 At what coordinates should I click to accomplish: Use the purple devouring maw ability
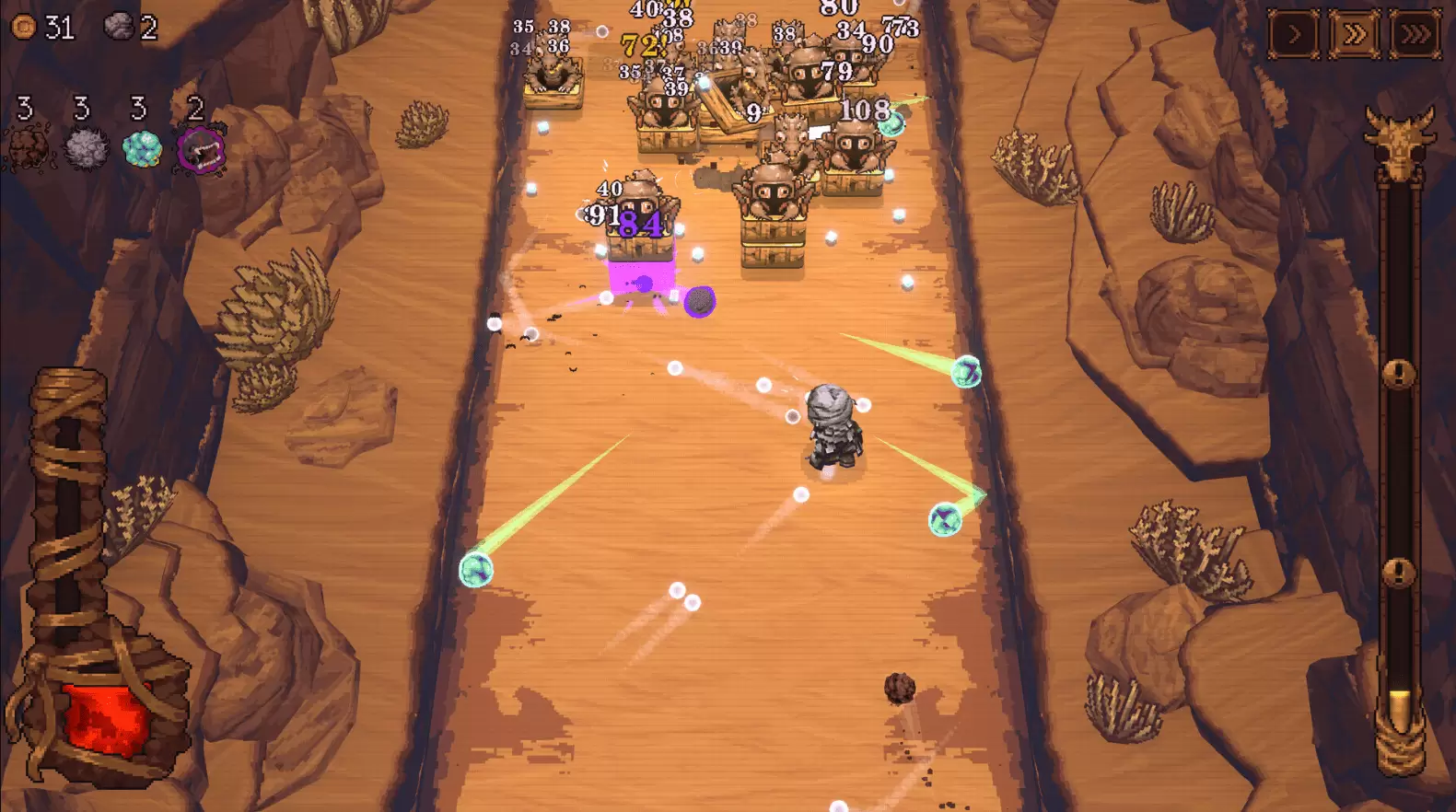coord(204,150)
